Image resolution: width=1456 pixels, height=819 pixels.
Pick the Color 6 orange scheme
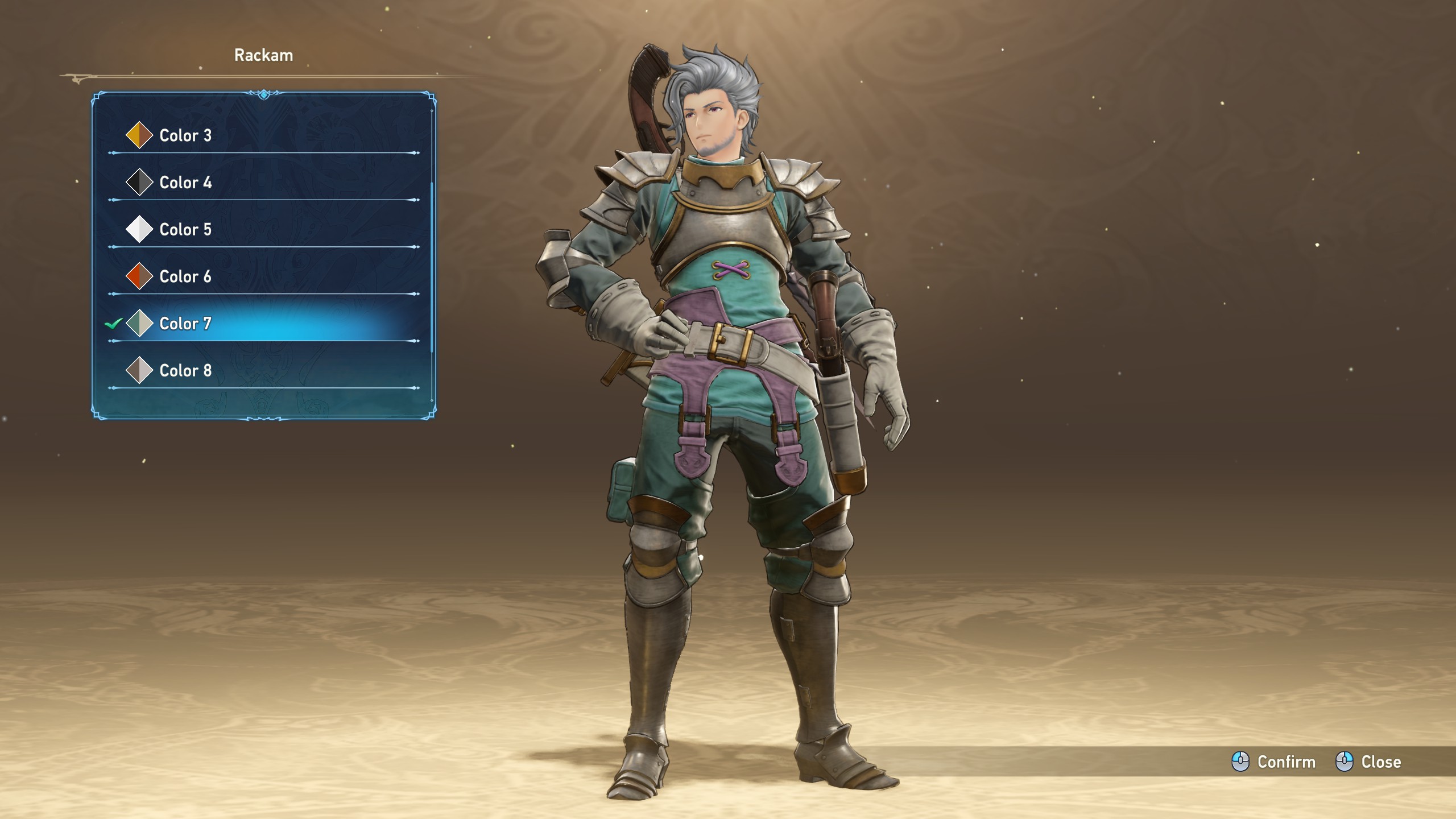pos(185,277)
